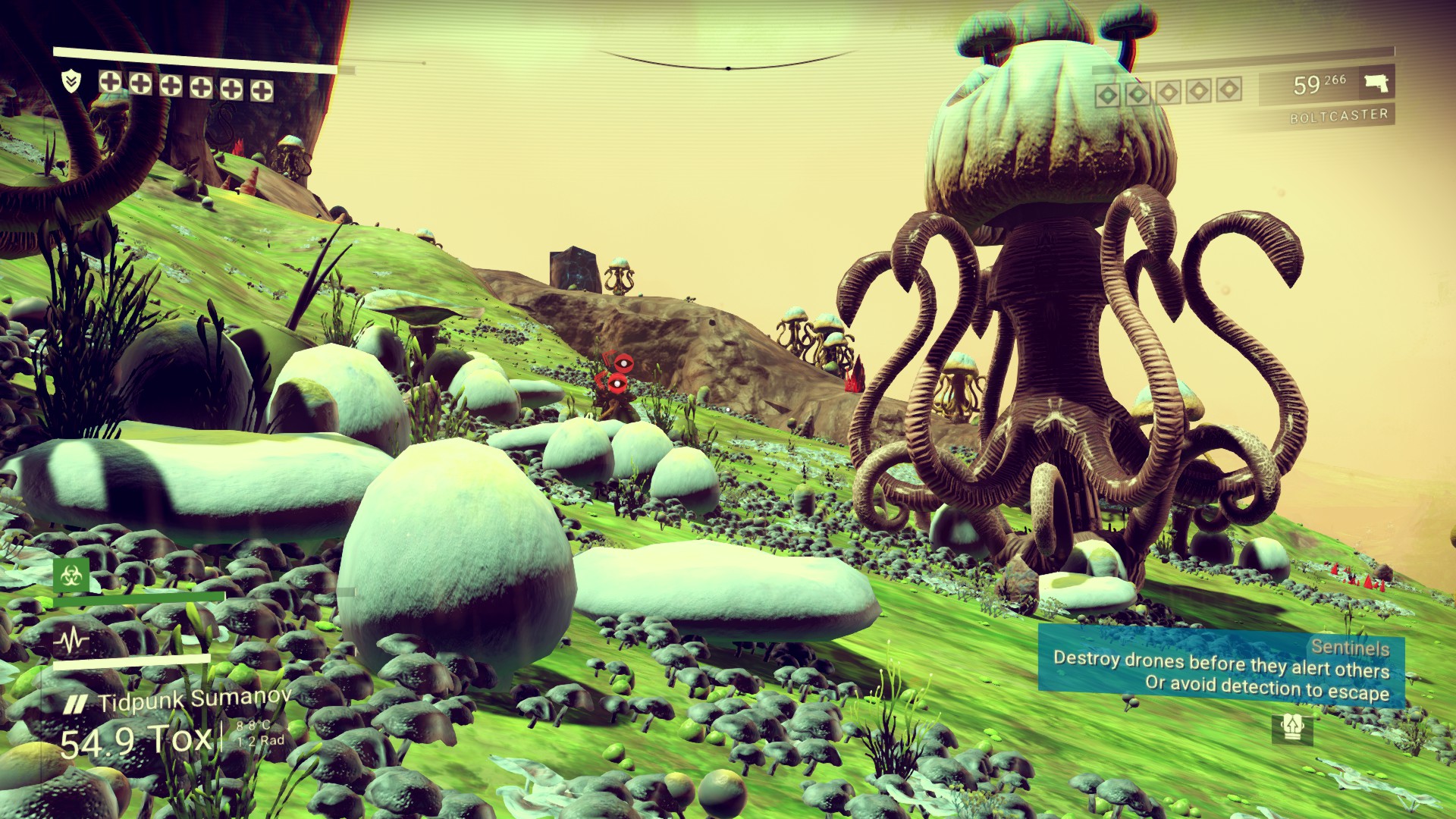Click the life support pulse icon
Screen dimensions: 1456x819
click(x=72, y=642)
